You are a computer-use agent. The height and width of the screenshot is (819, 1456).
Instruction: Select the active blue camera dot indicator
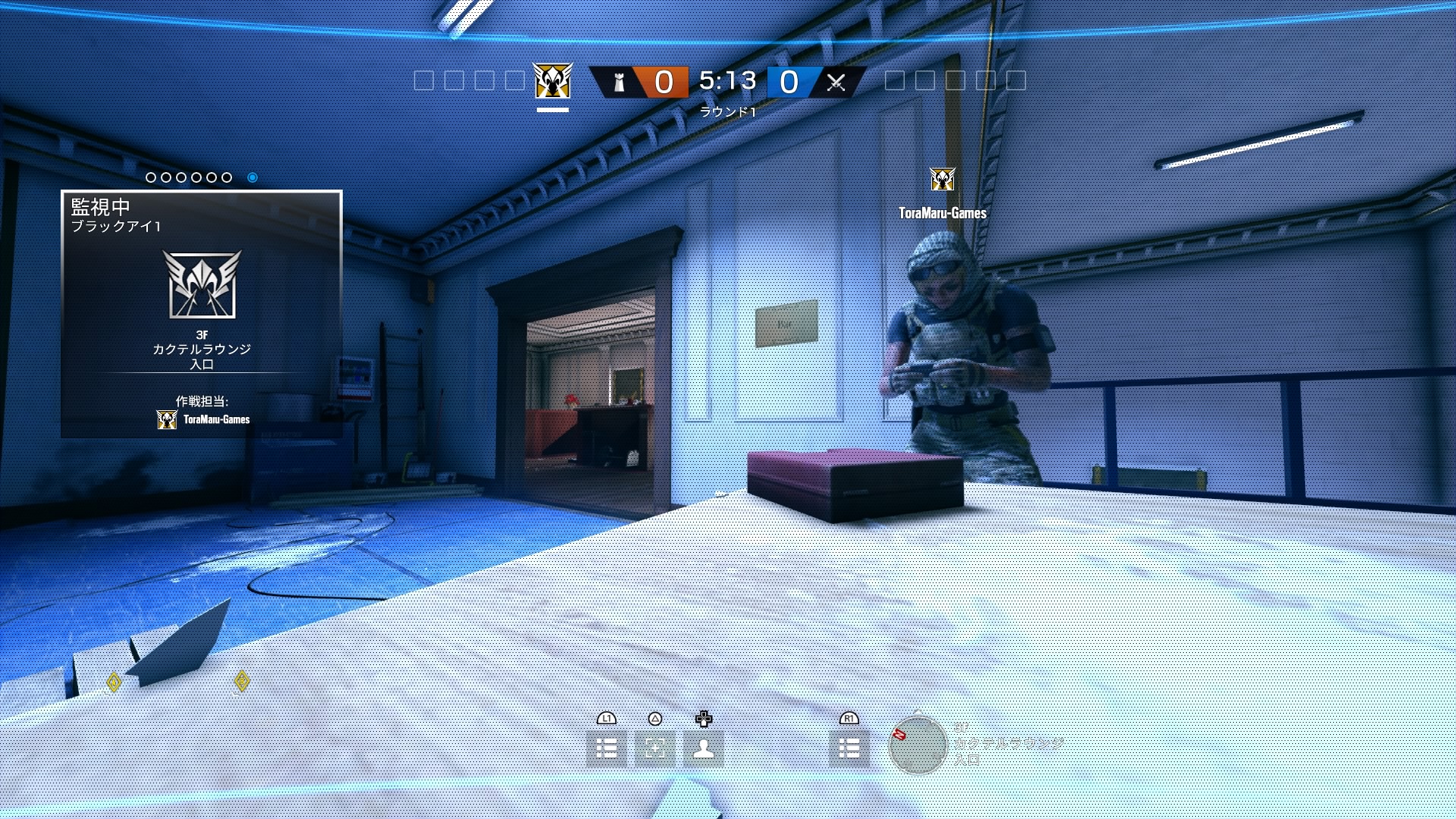tap(250, 177)
